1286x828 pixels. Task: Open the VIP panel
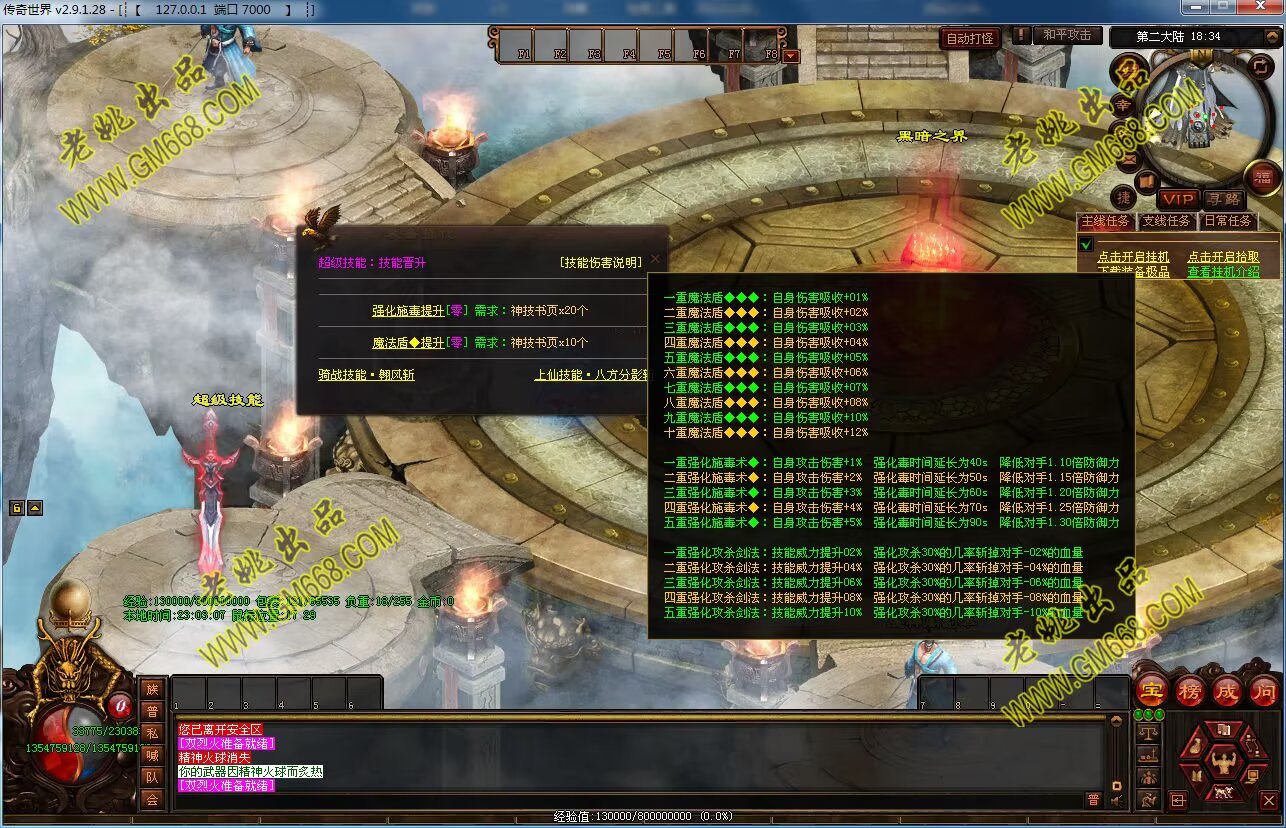coord(1178,199)
